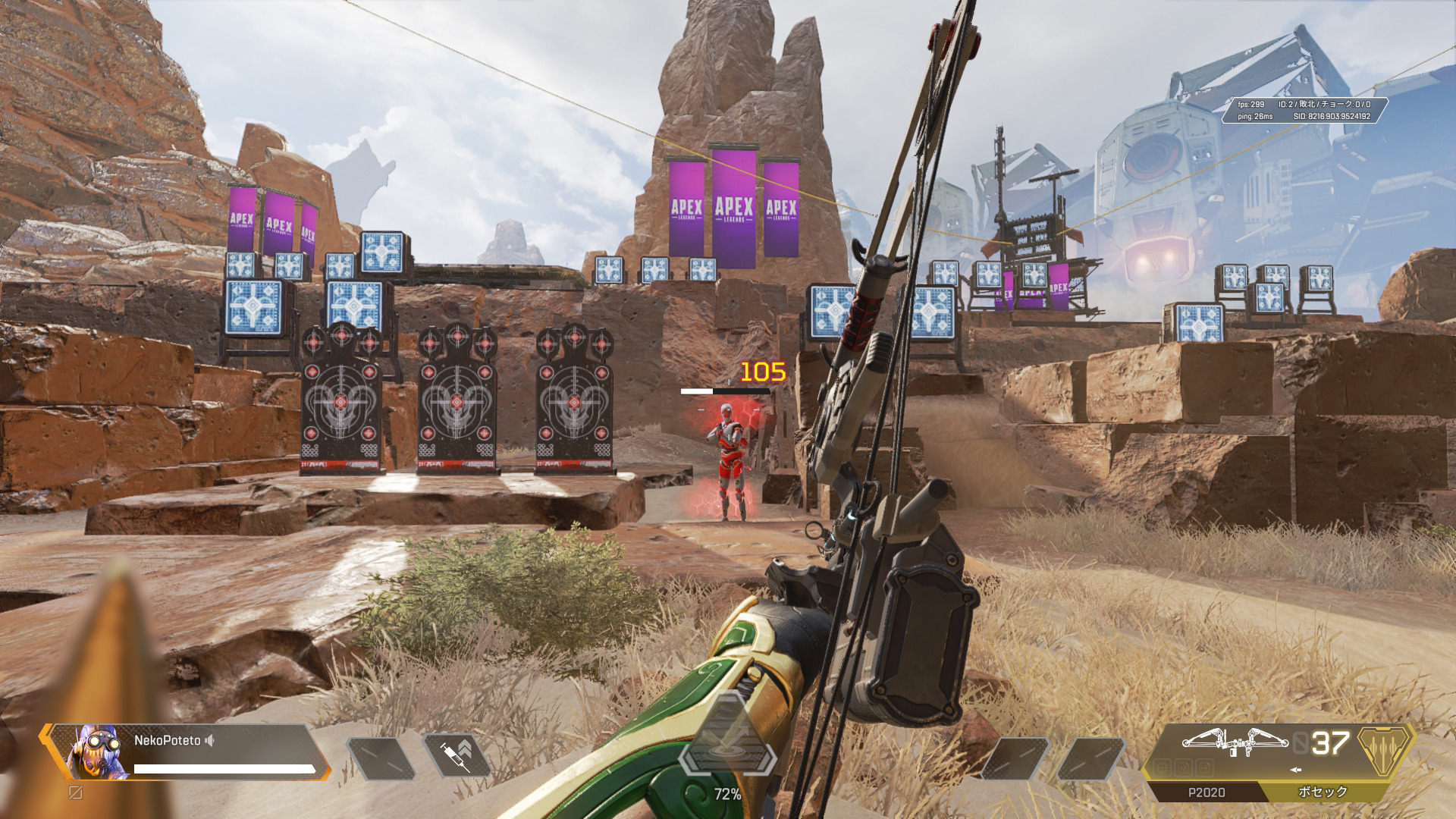Select the ボセック weapon tab
The width and height of the screenshot is (1456, 819).
[x=1323, y=792]
